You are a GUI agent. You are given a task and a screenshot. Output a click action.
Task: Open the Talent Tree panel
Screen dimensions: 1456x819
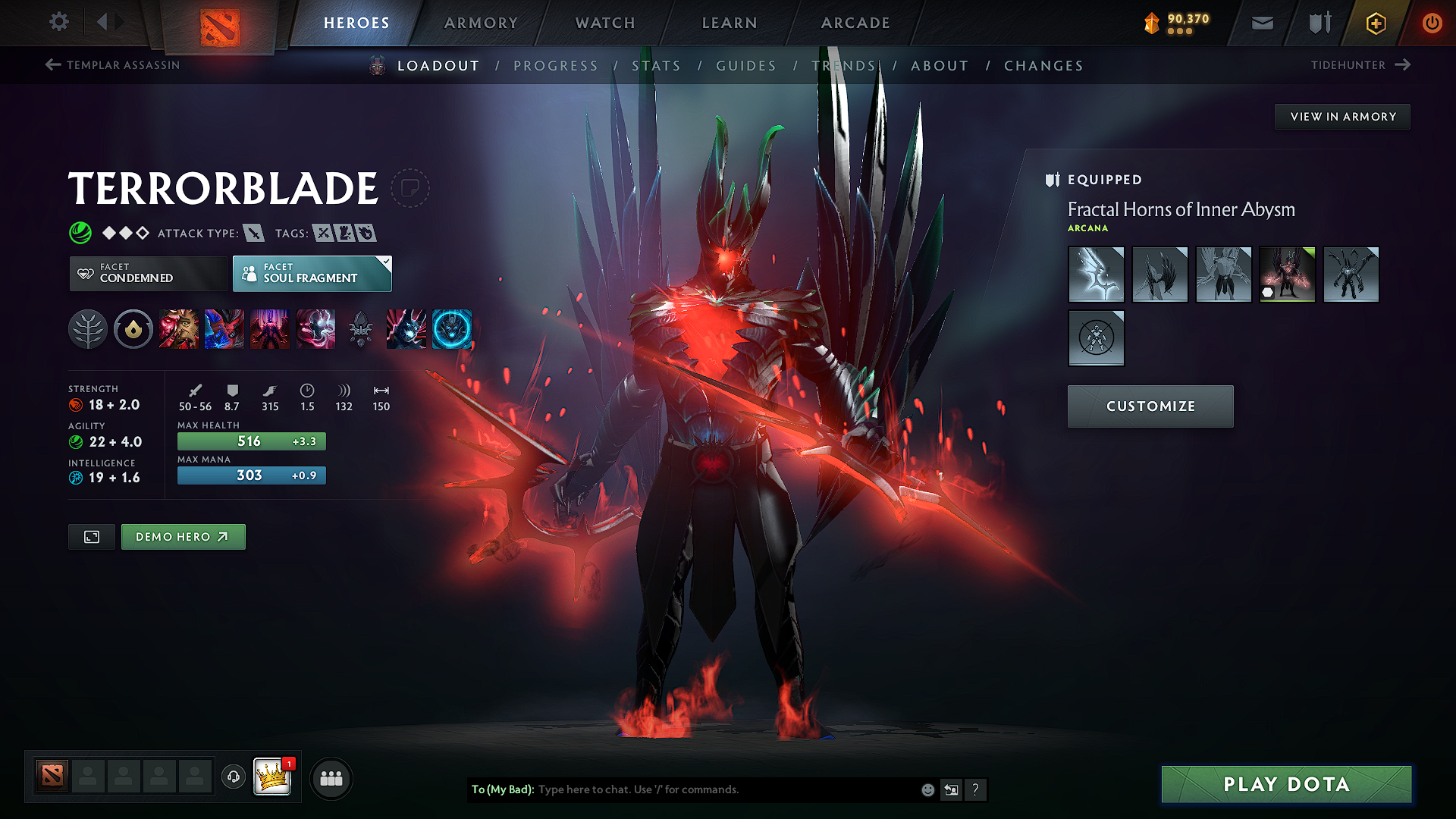(88, 329)
